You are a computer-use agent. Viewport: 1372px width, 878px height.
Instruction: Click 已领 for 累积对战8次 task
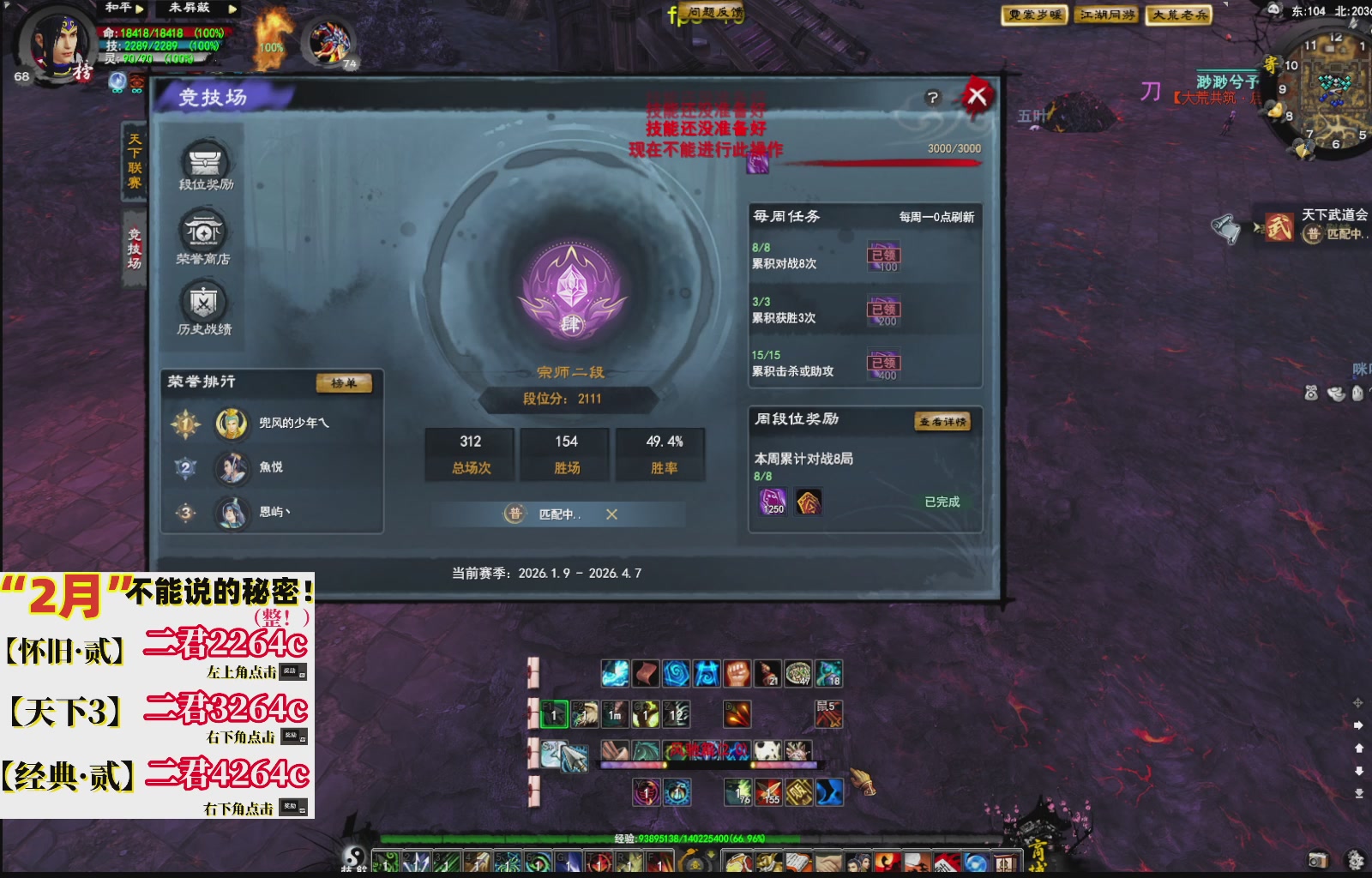tap(885, 255)
